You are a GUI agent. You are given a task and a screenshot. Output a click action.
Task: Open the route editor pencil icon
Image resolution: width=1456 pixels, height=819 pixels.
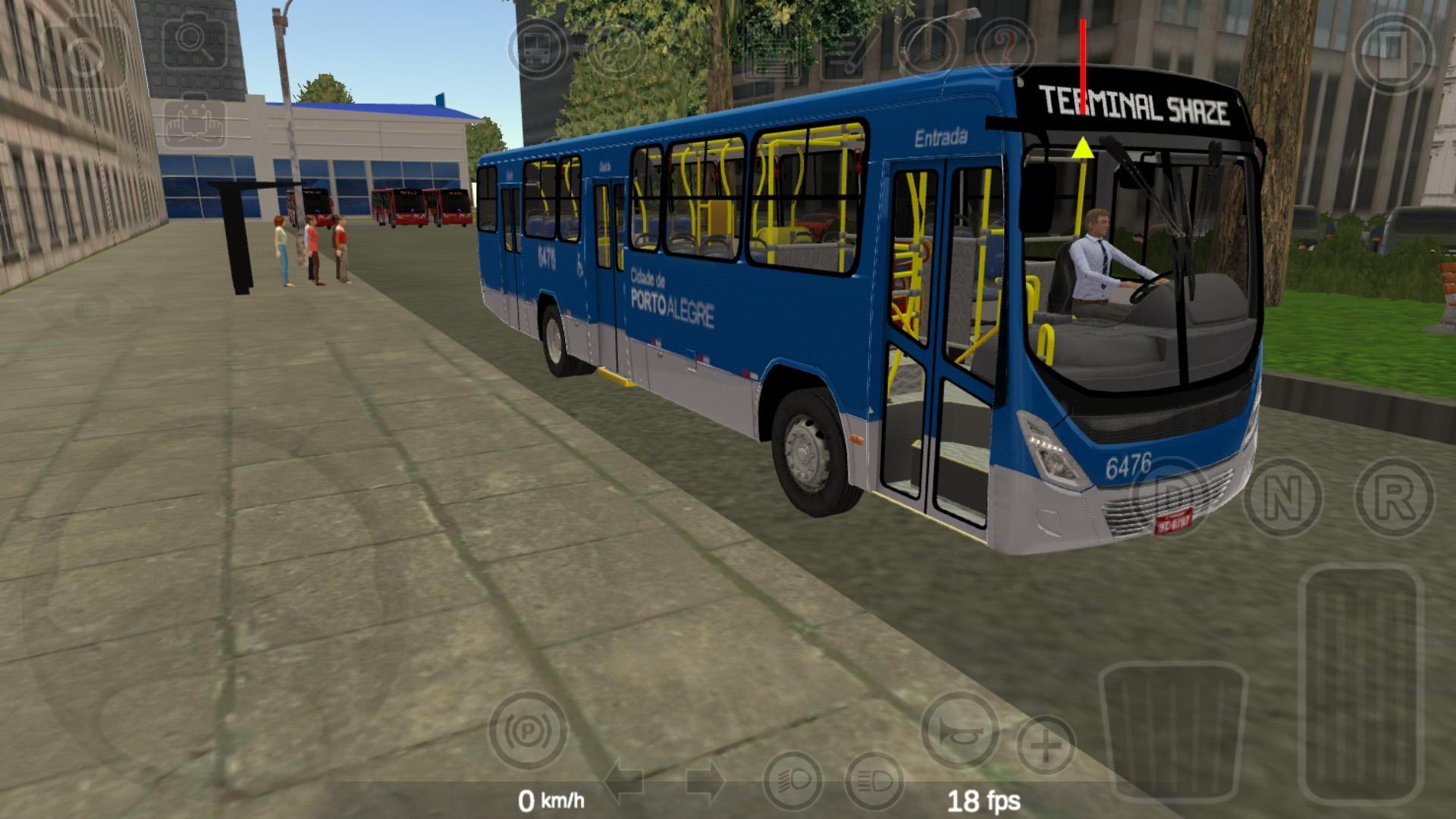[844, 49]
